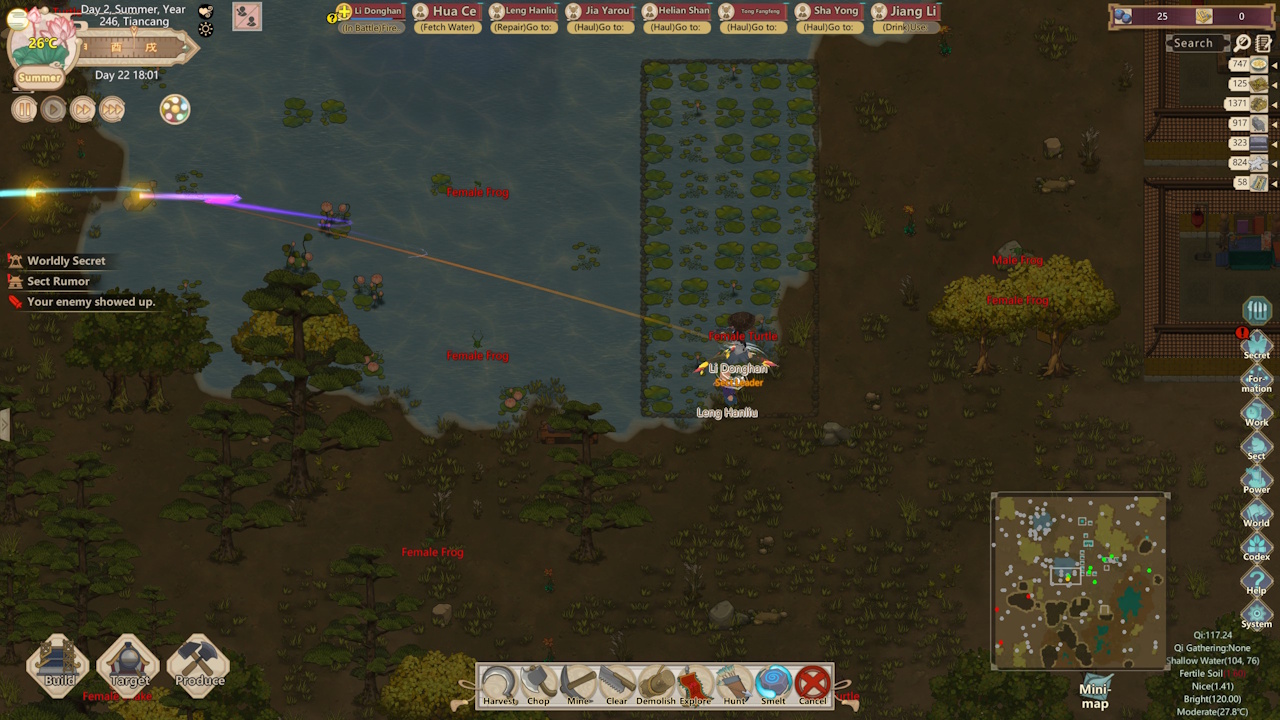The image size is (1280, 720).
Task: Show the Codex
Action: point(1256,548)
